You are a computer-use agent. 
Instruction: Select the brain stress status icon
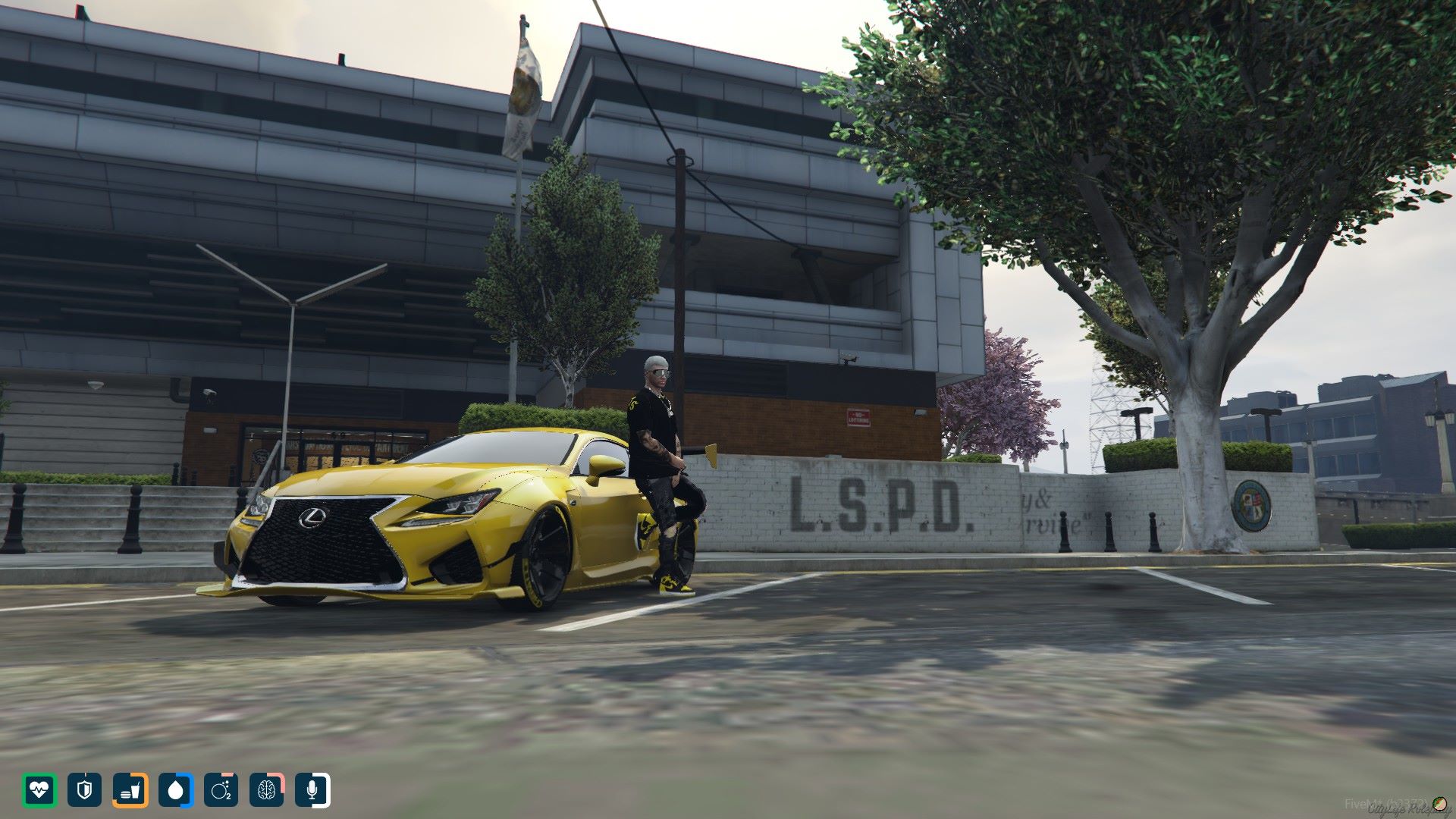click(266, 790)
